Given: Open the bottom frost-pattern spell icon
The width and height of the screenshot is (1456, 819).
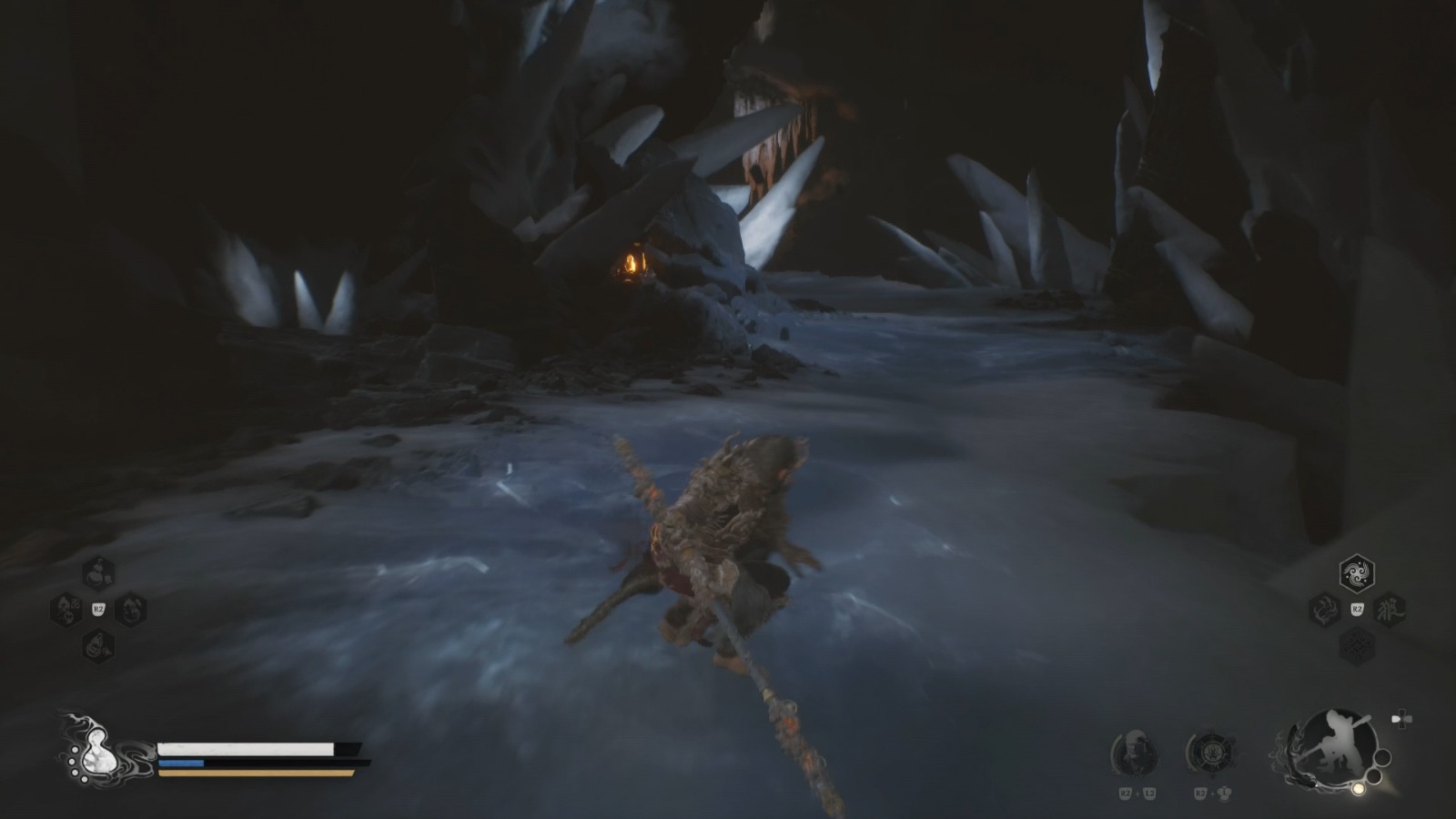Looking at the screenshot, I should click(1357, 644).
